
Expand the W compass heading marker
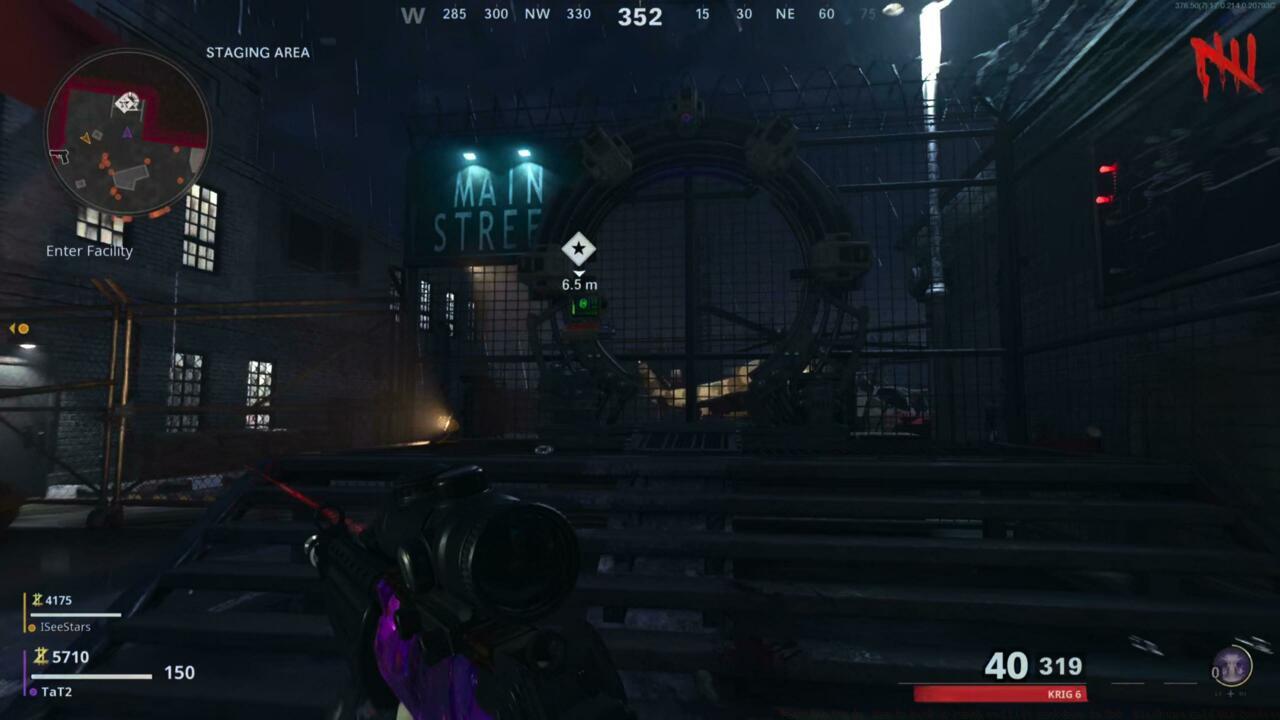coord(413,14)
